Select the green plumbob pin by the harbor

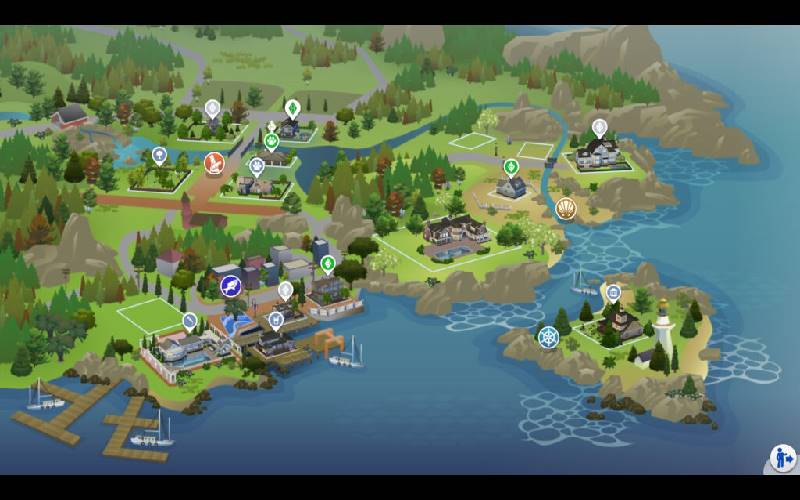click(x=328, y=264)
